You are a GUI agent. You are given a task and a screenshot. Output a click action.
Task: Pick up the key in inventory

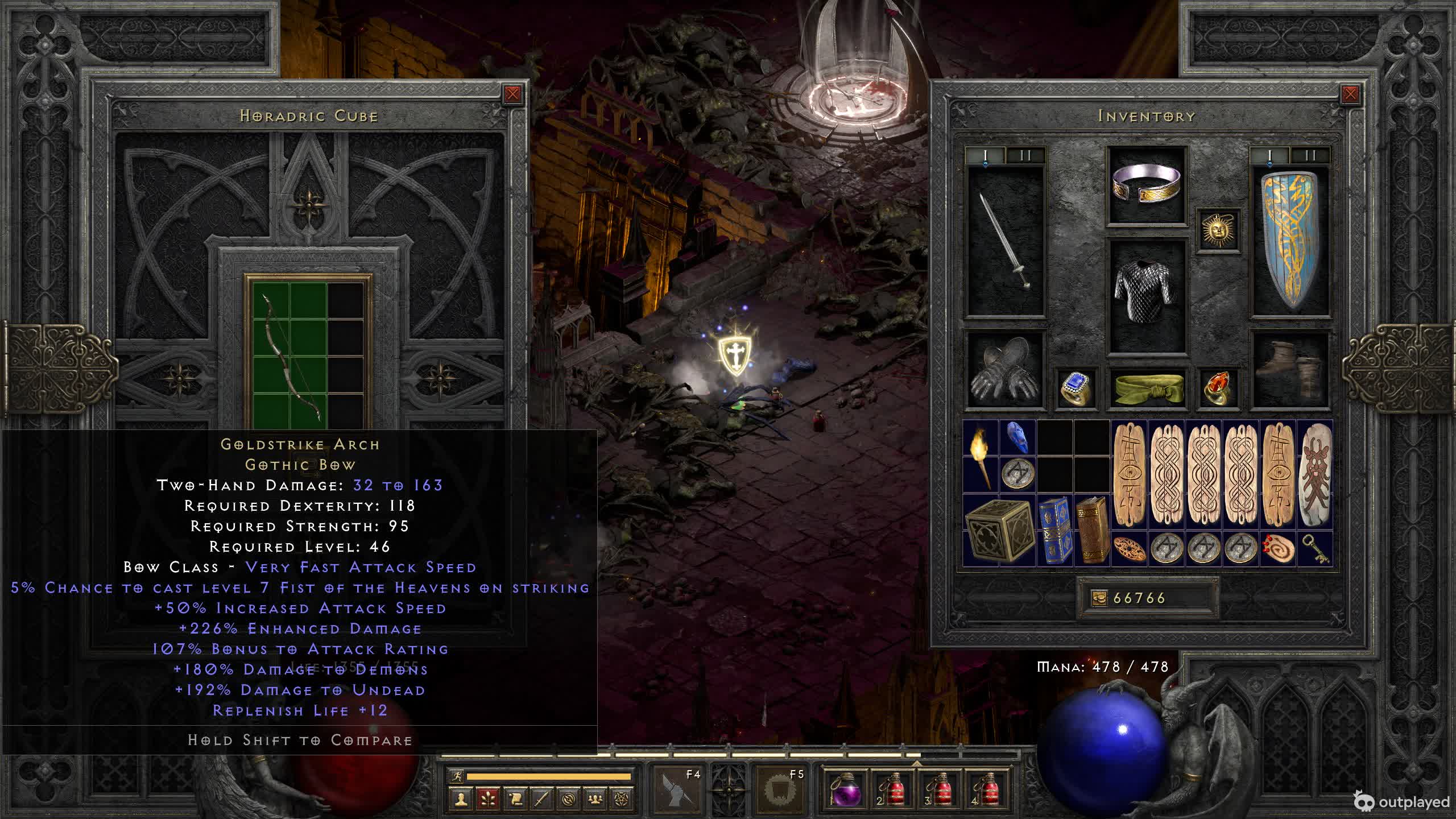pos(1314,549)
